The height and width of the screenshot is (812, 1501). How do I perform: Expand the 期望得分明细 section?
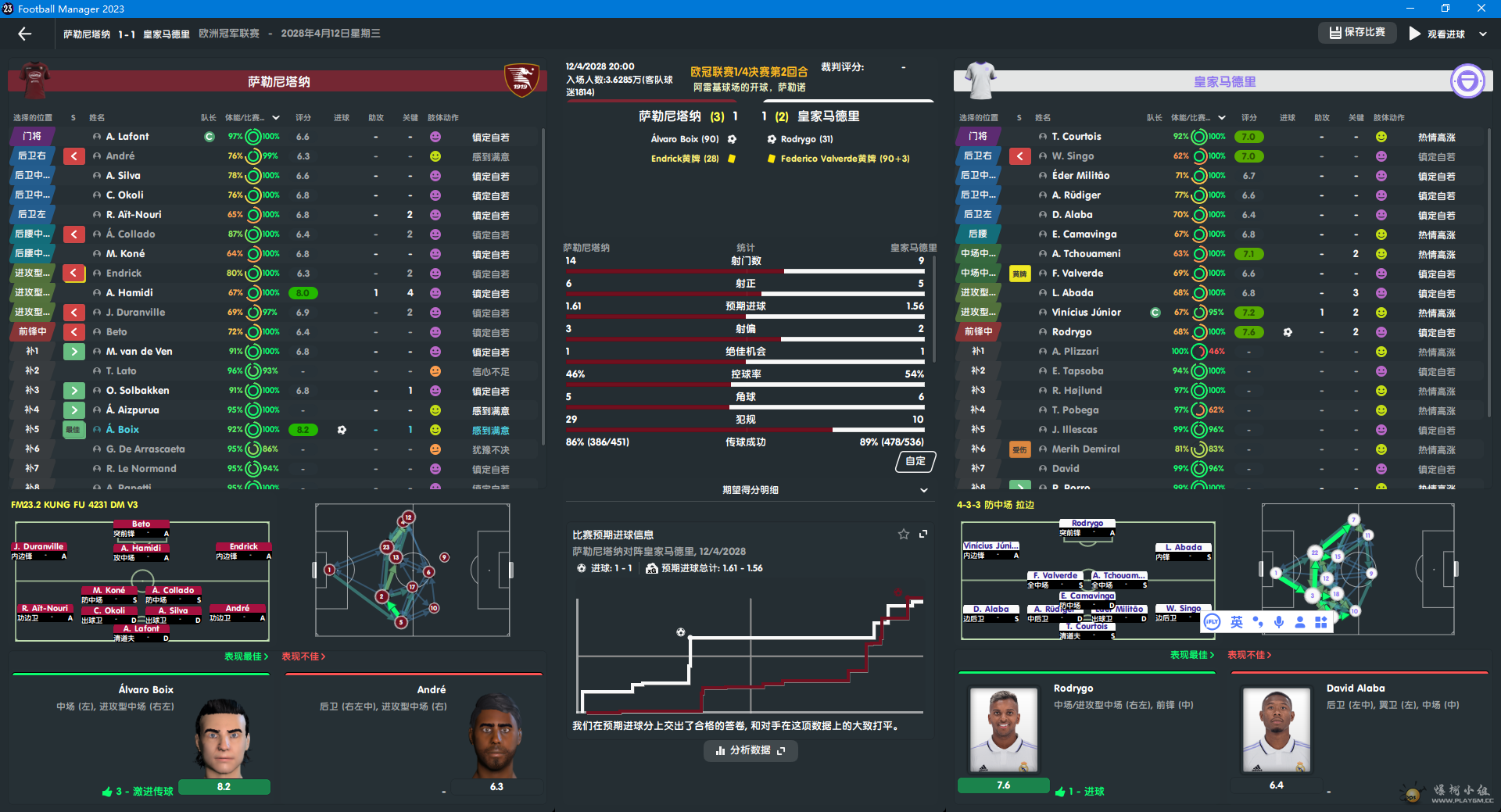click(923, 491)
